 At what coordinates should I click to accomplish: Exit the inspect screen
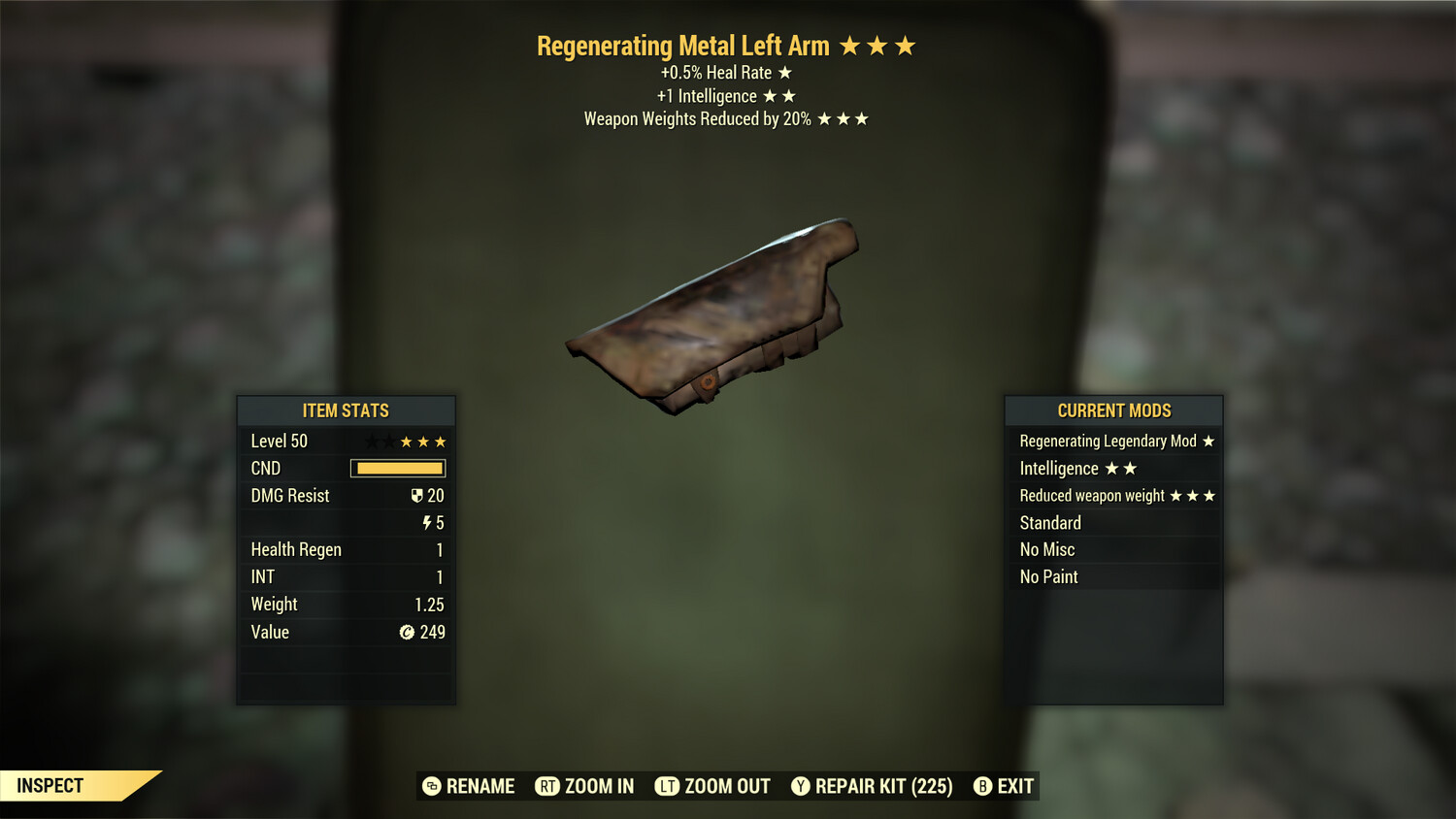(1005, 786)
